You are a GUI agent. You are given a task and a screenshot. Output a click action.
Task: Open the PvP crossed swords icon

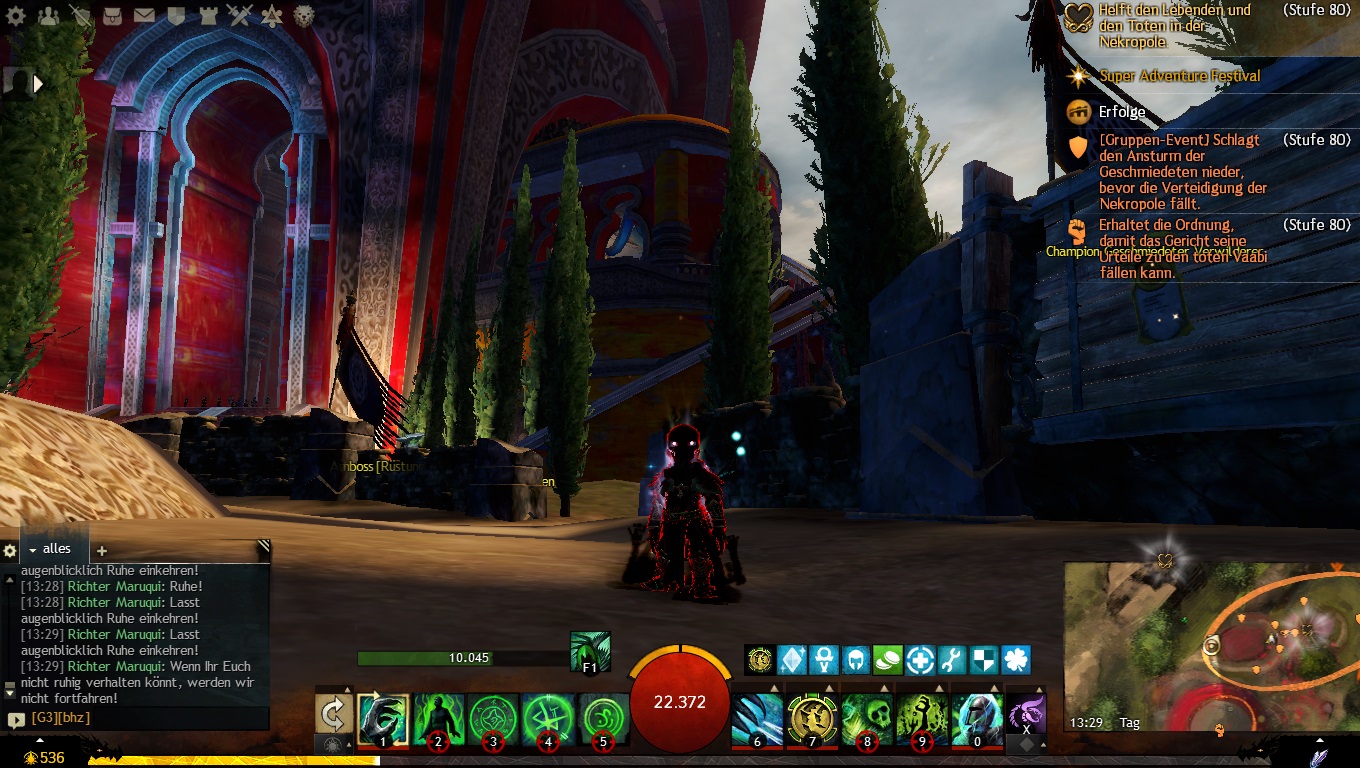click(240, 15)
